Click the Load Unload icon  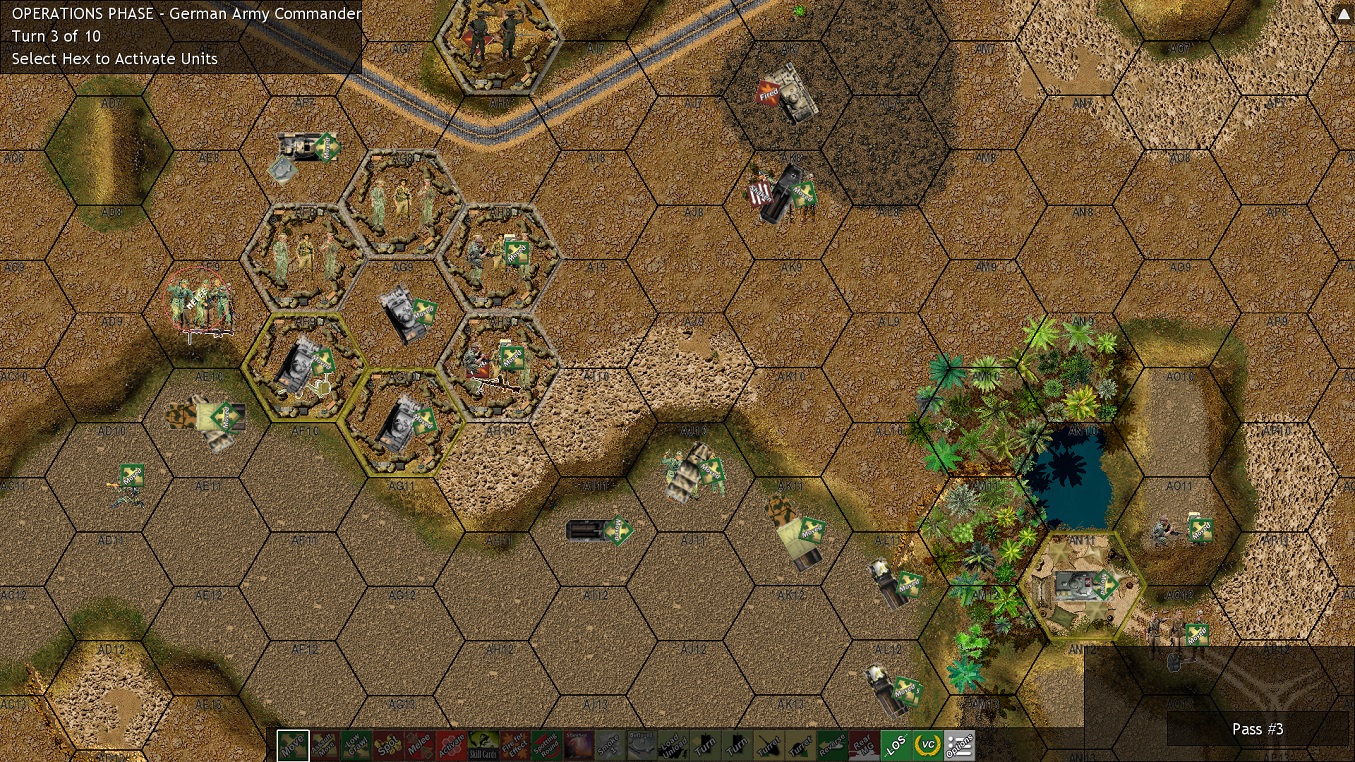672,744
